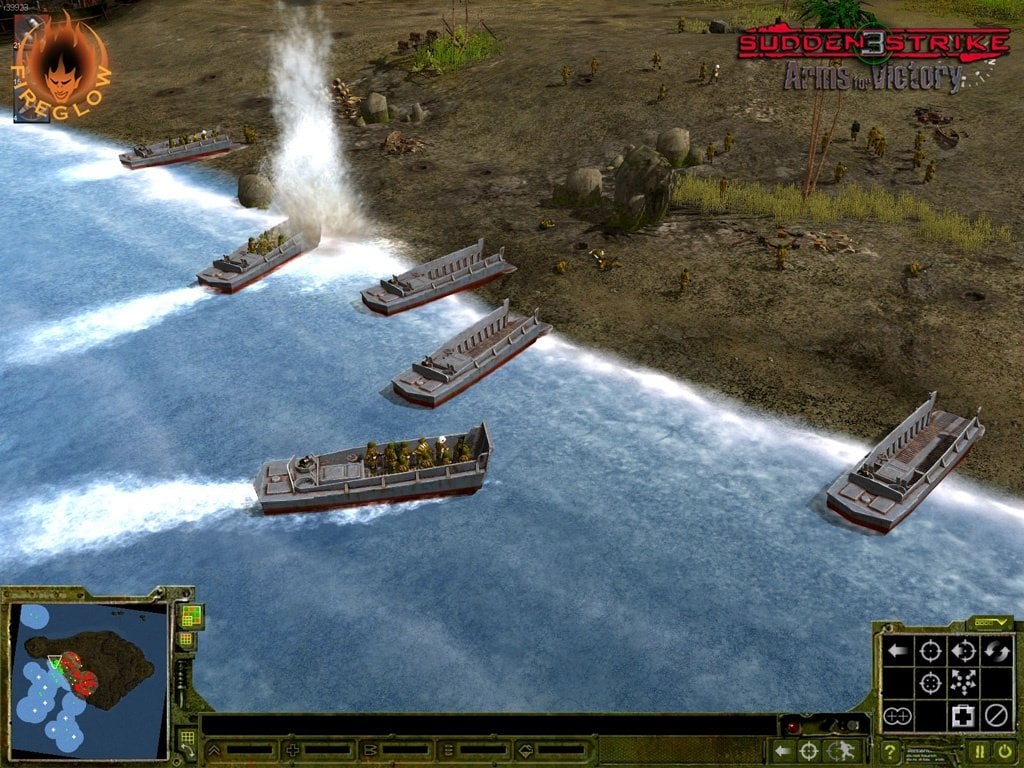The width and height of the screenshot is (1024, 768).
Task: Select the left arrow command in grid
Action: (897, 652)
